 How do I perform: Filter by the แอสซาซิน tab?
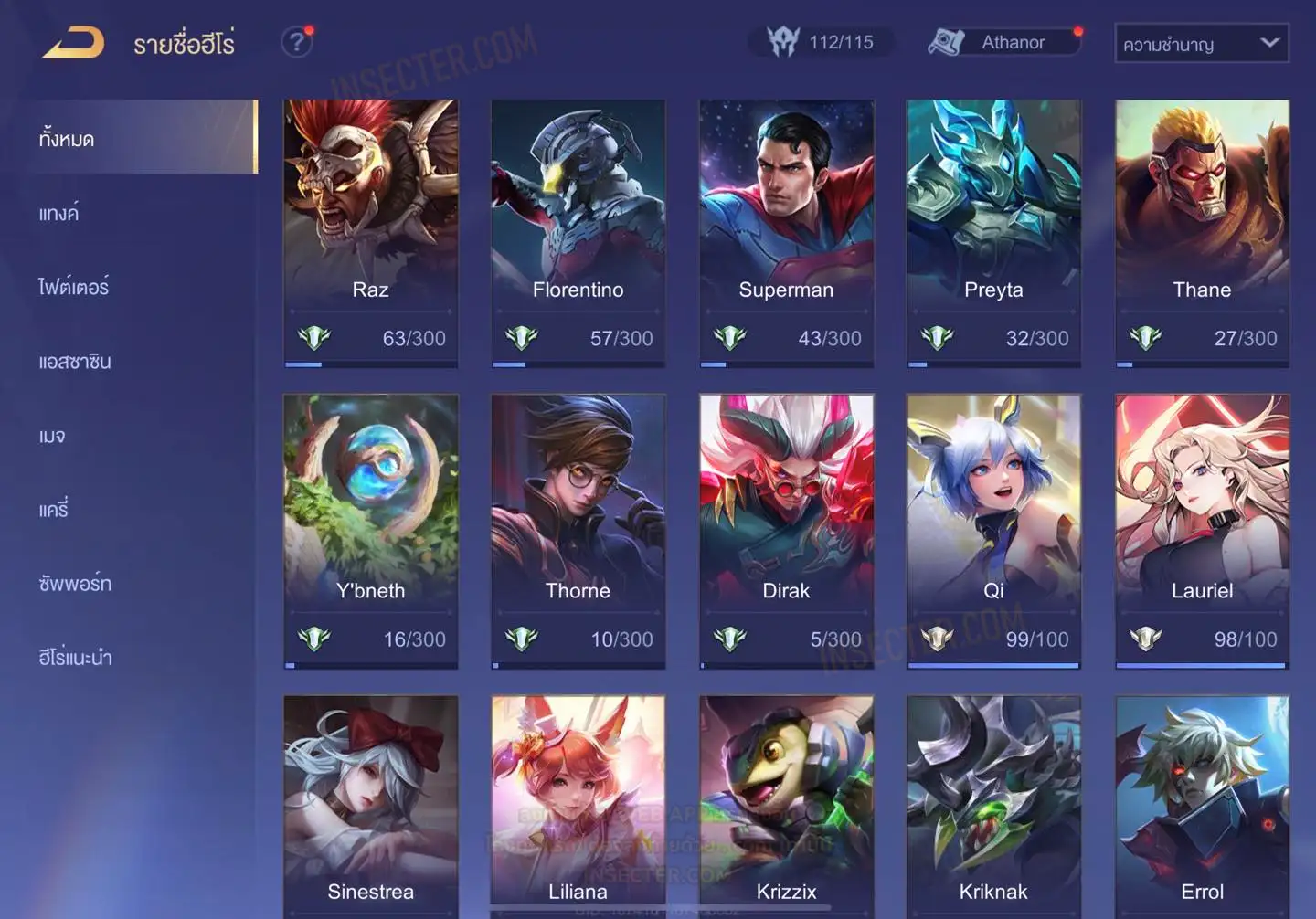pyautogui.click(x=75, y=362)
